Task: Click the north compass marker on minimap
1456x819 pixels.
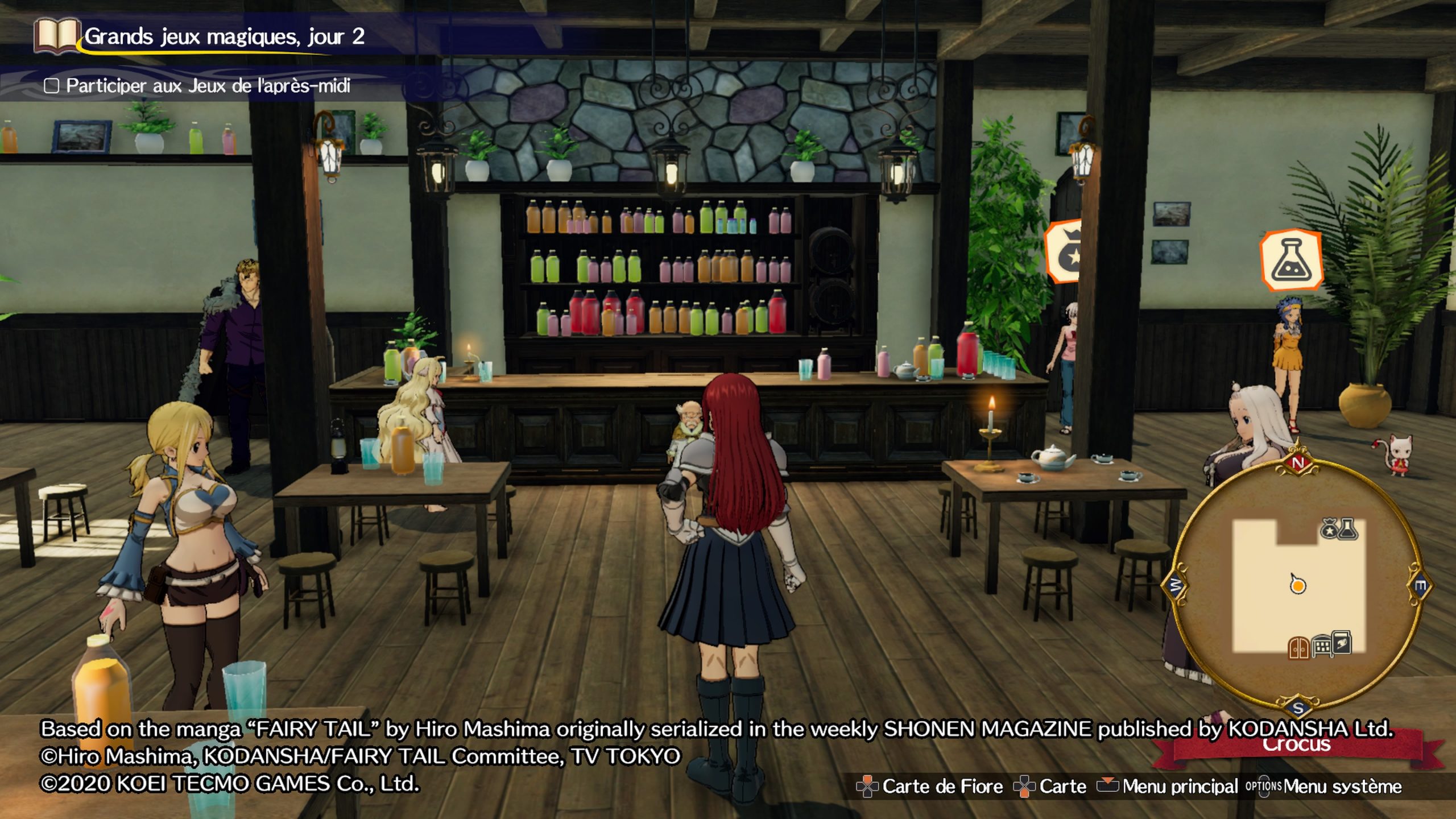Action: (1298, 462)
